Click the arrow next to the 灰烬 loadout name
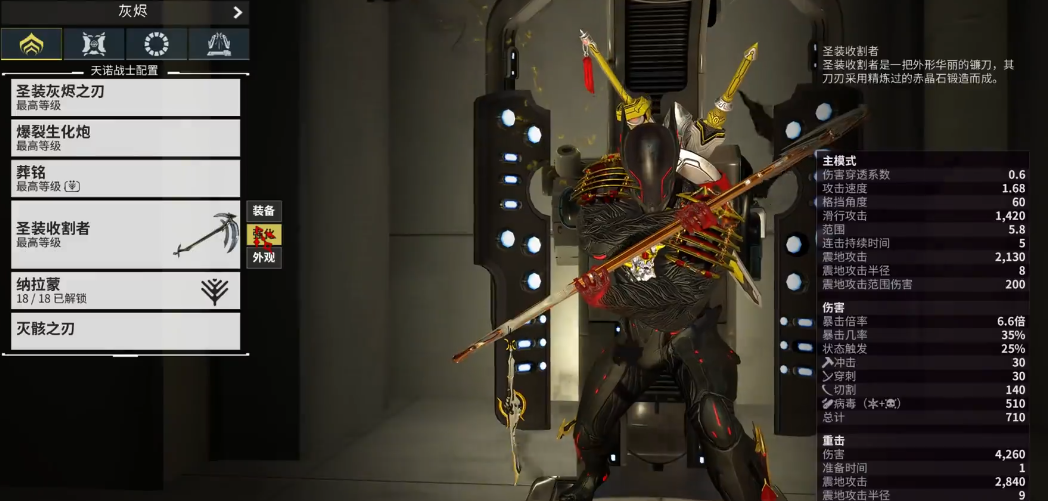Screen dimensions: 1048x501 (237, 12)
